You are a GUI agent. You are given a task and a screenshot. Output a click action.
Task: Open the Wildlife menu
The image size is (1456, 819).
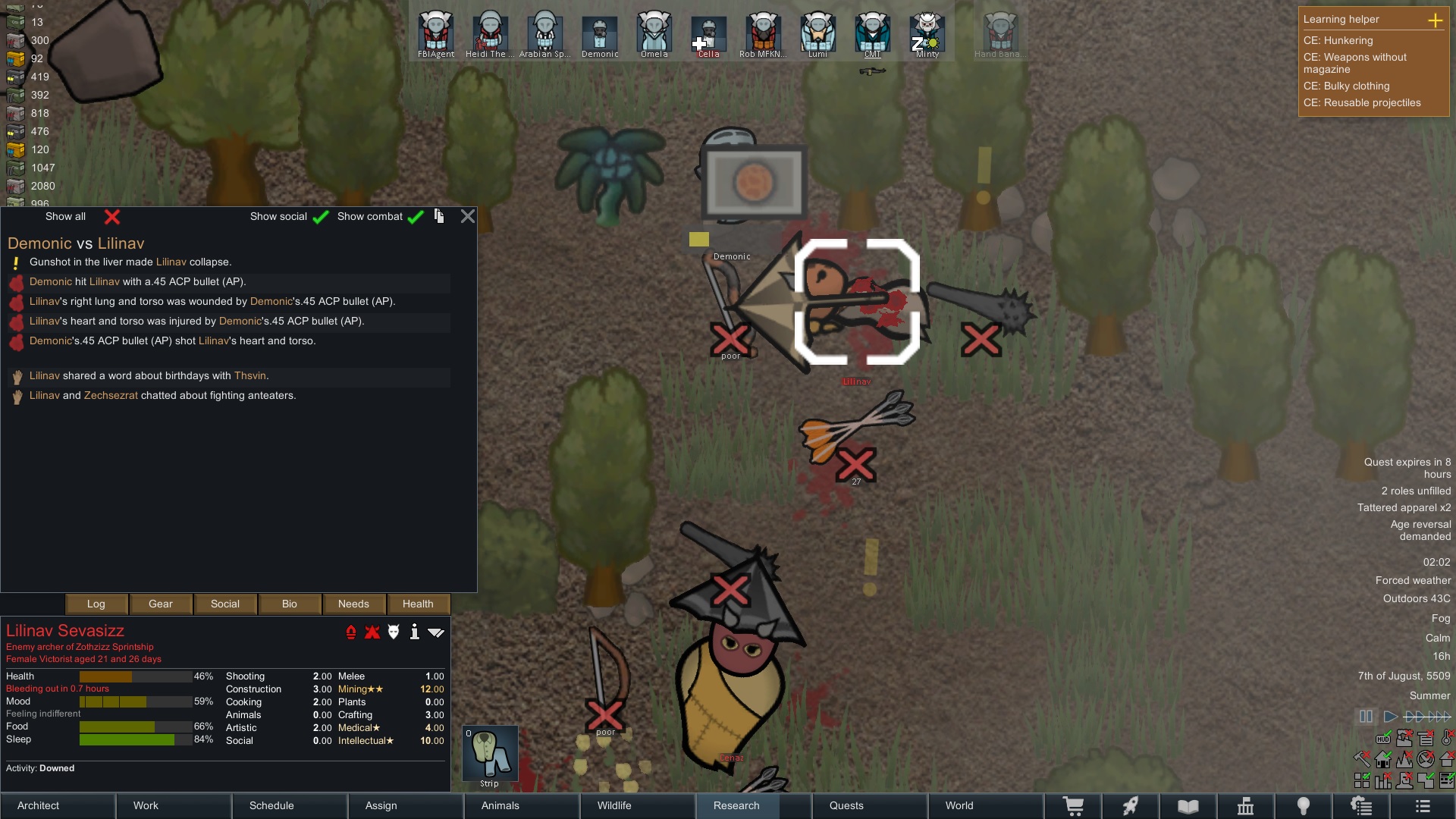click(637, 805)
